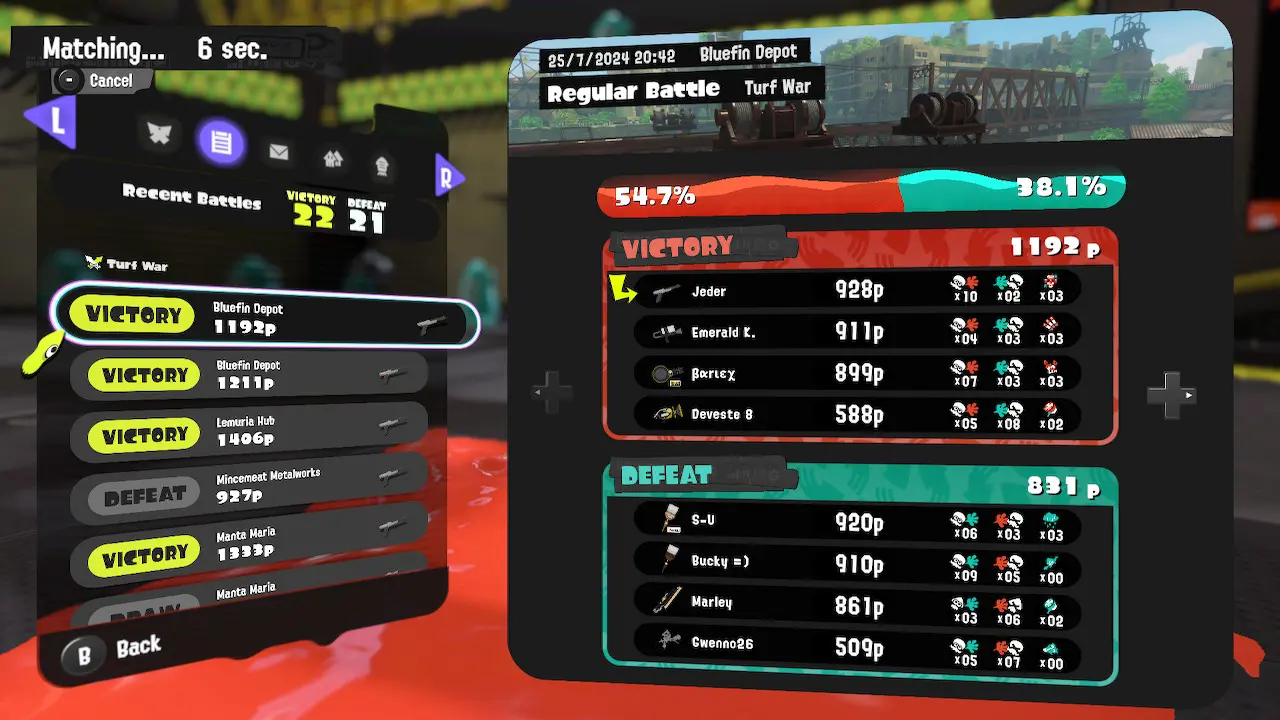Open the rightmost badge icon tab

pyautogui.click(x=382, y=166)
